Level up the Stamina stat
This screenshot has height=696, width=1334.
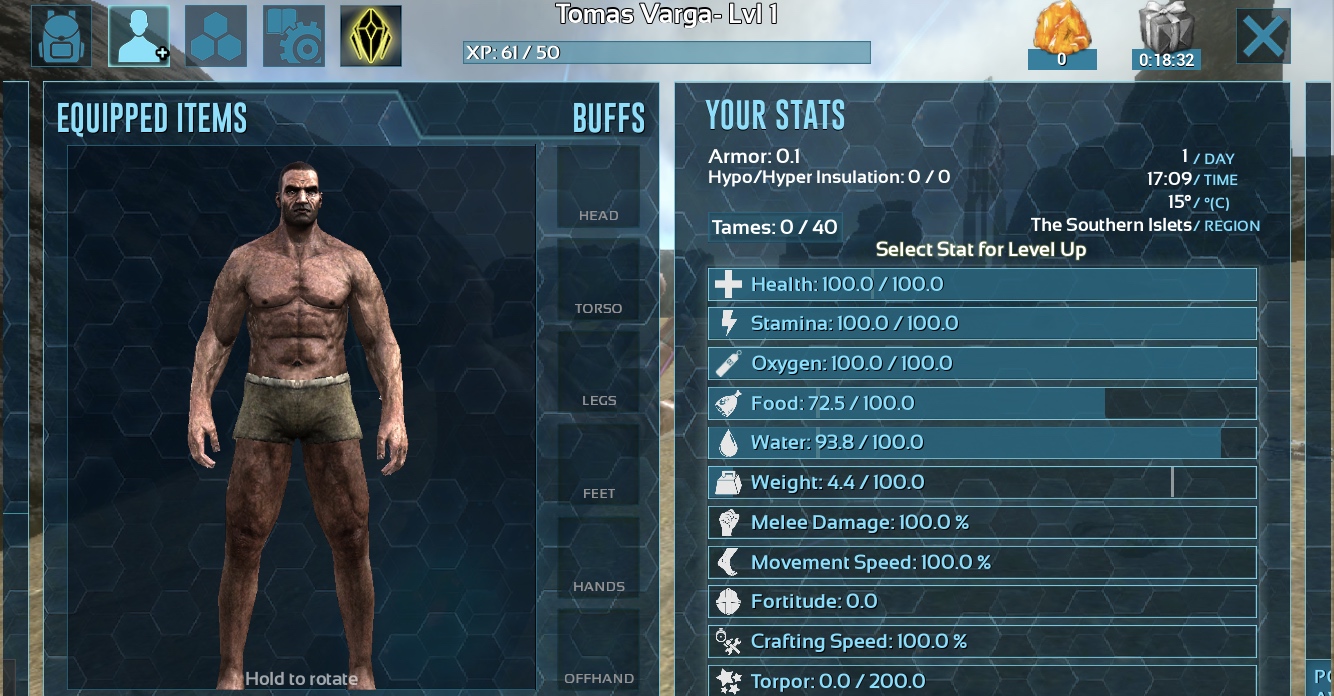click(982, 324)
